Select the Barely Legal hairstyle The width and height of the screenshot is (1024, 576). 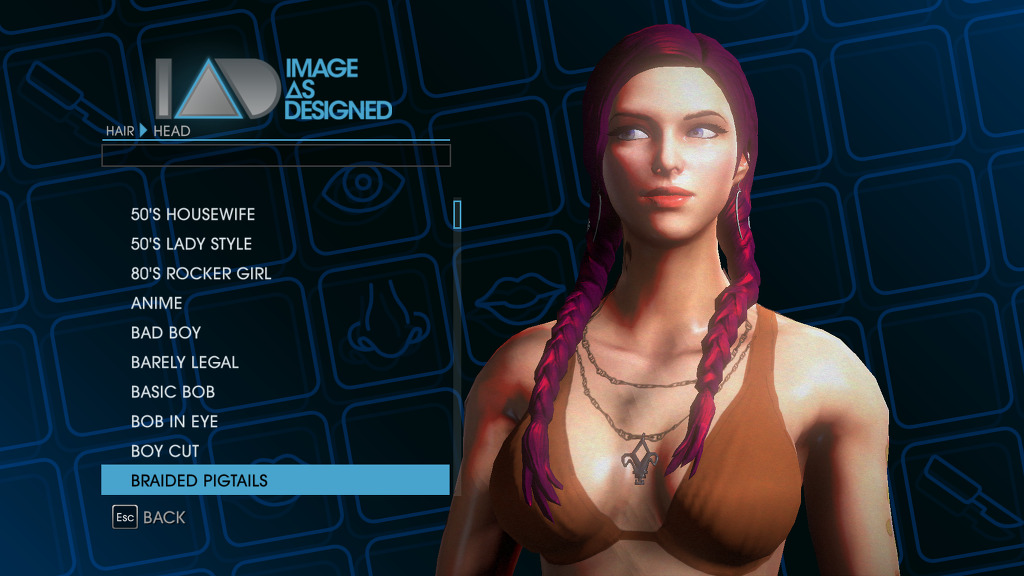[185, 362]
